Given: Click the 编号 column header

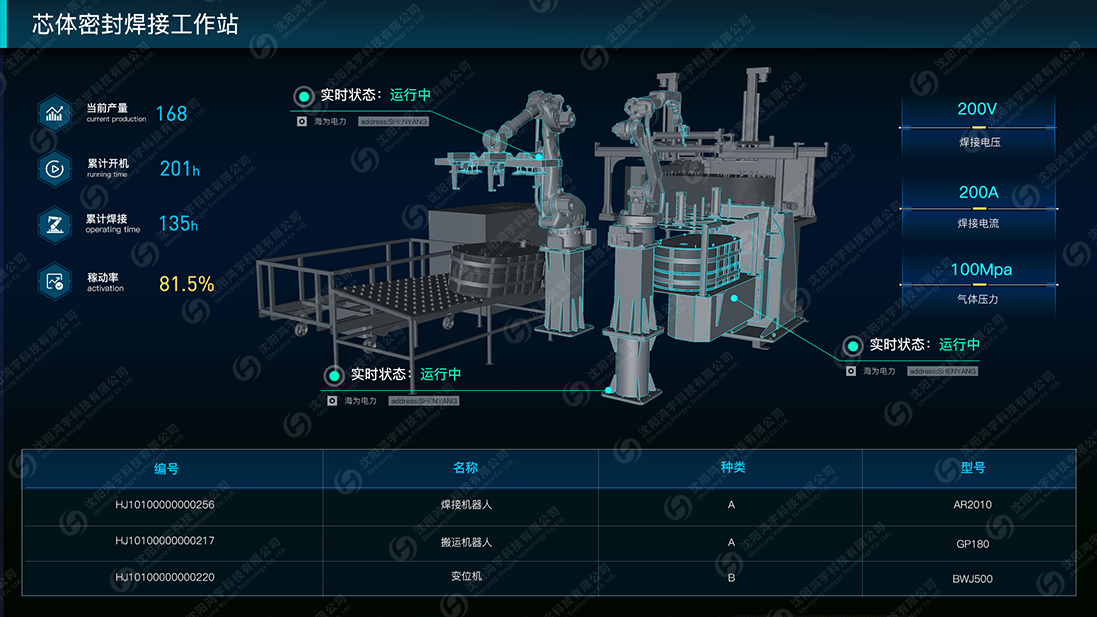Looking at the screenshot, I should tap(166, 467).
